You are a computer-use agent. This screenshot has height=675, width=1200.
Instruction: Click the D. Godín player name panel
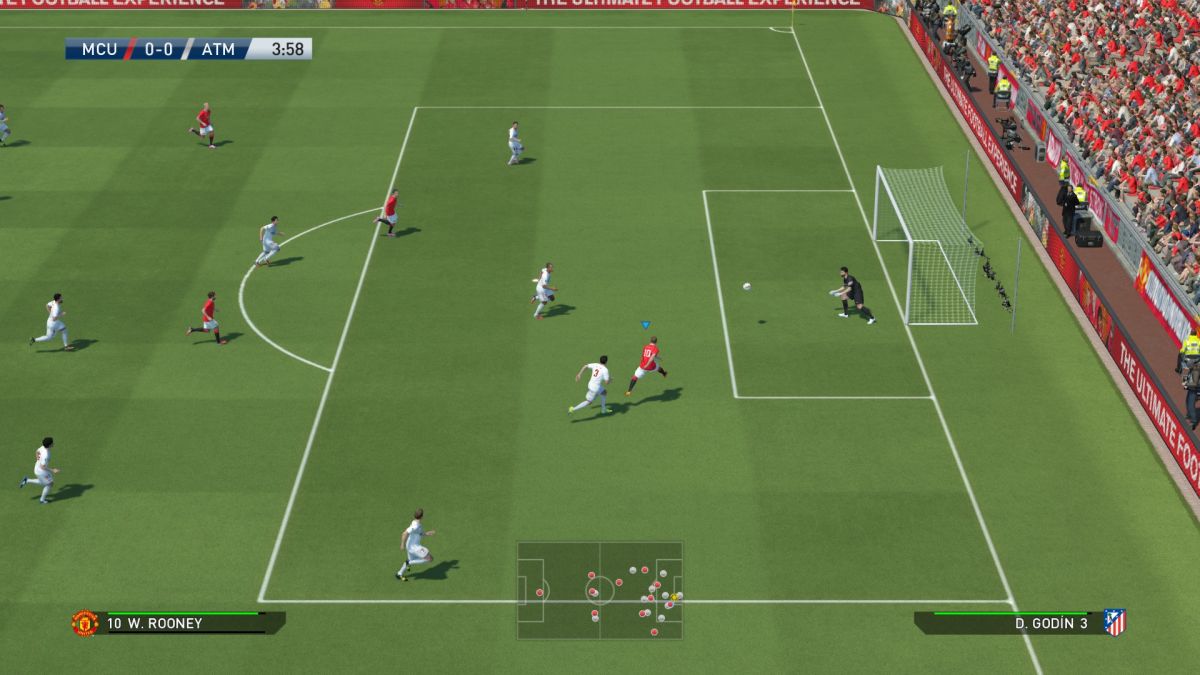tap(1010, 623)
